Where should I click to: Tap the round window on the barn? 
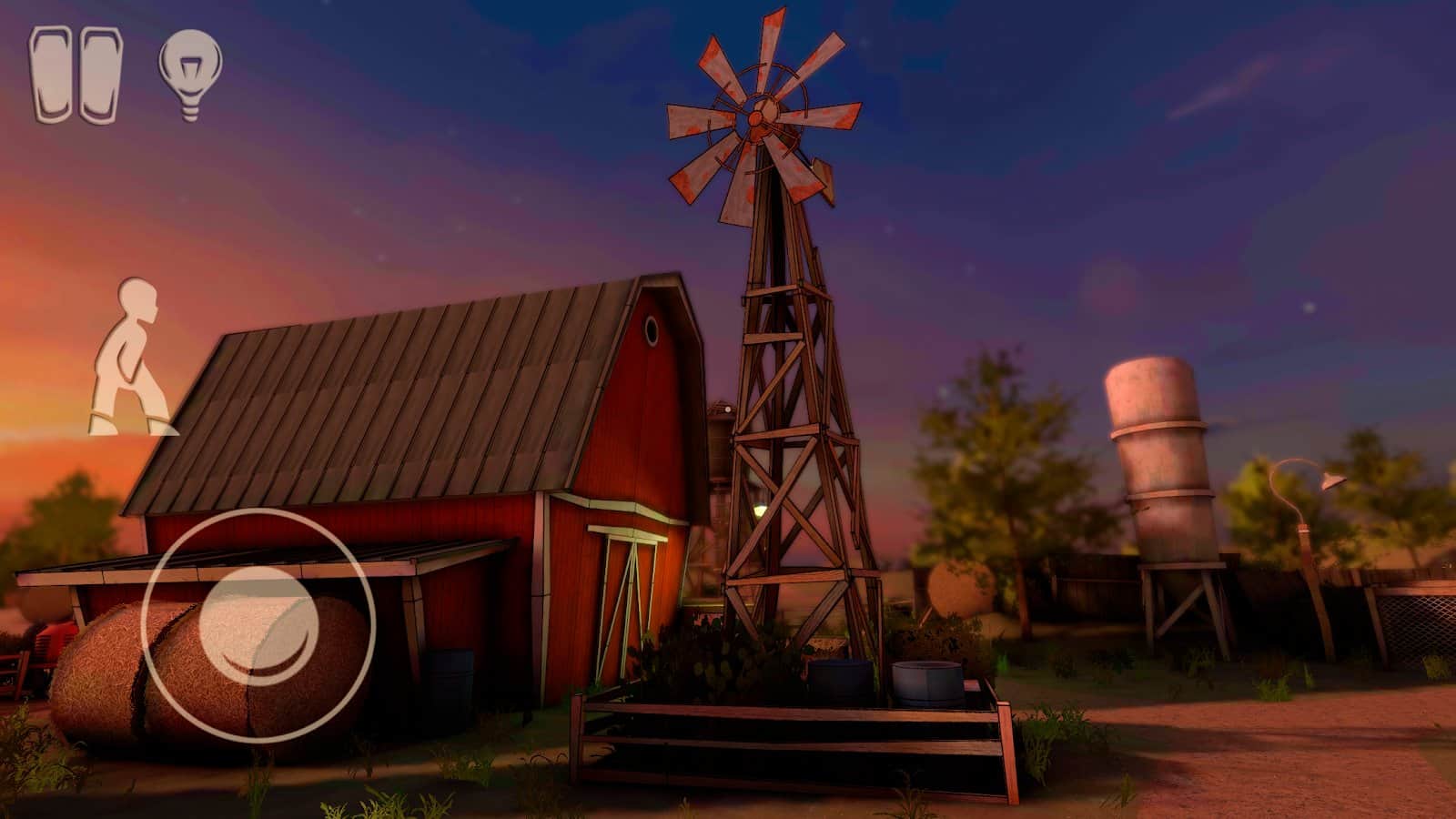tap(653, 329)
